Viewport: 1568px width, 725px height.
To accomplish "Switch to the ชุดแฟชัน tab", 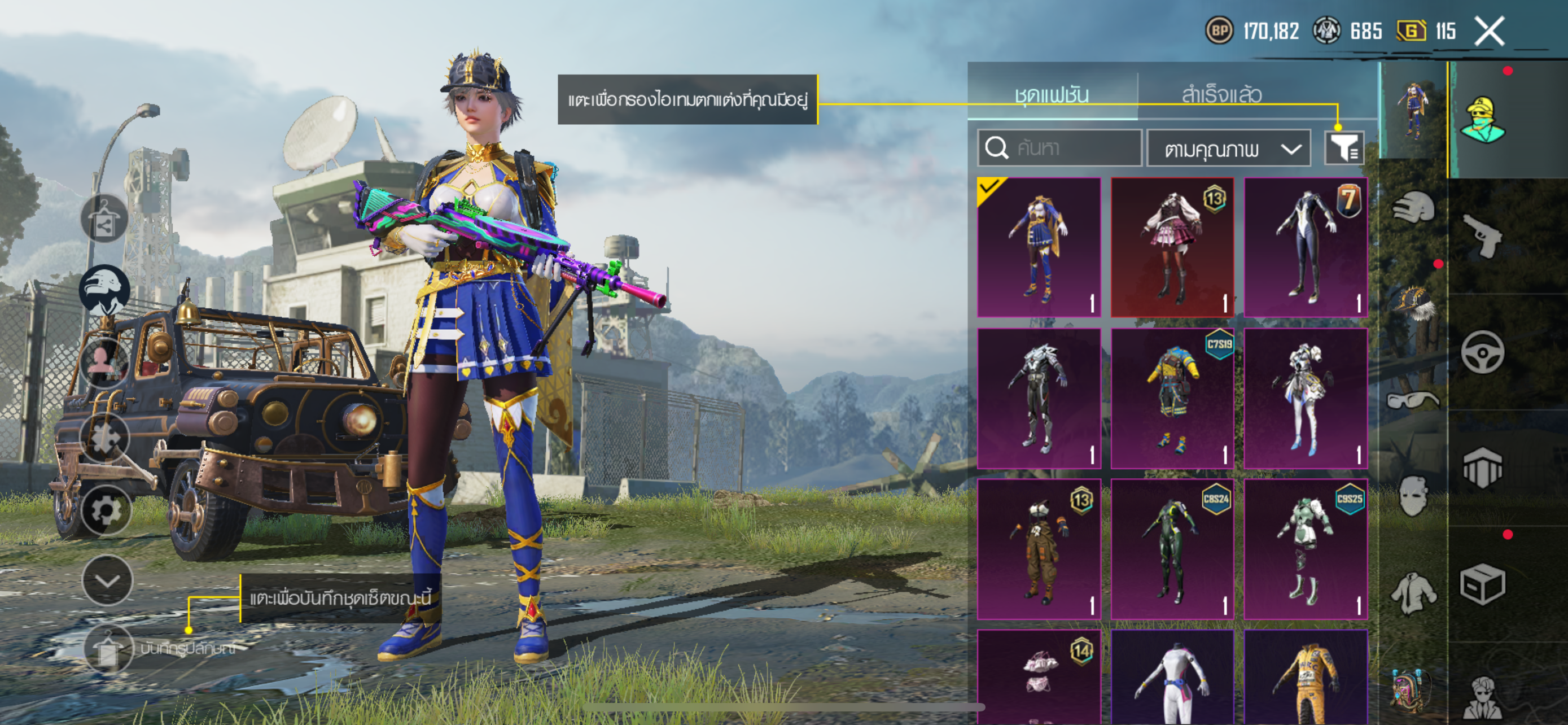I will click(1051, 94).
